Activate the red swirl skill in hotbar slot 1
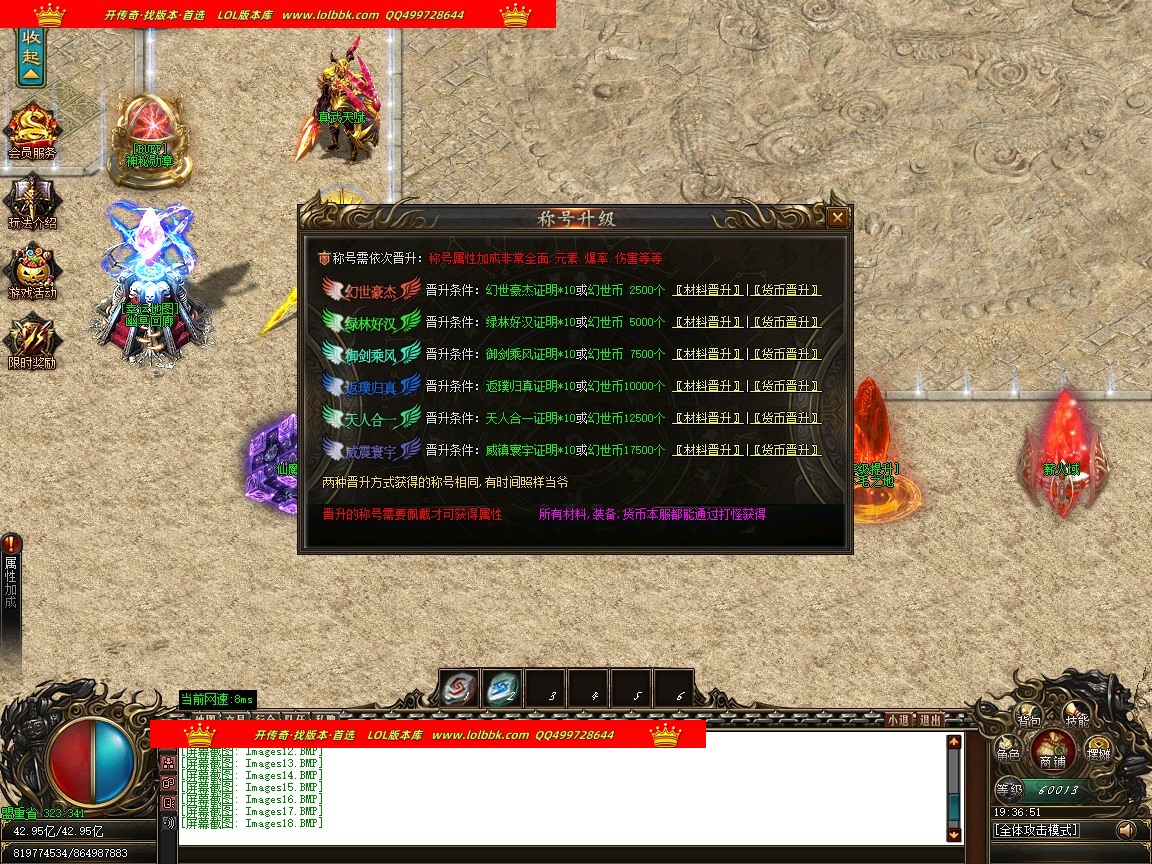The width and height of the screenshot is (1152, 864). pos(459,688)
